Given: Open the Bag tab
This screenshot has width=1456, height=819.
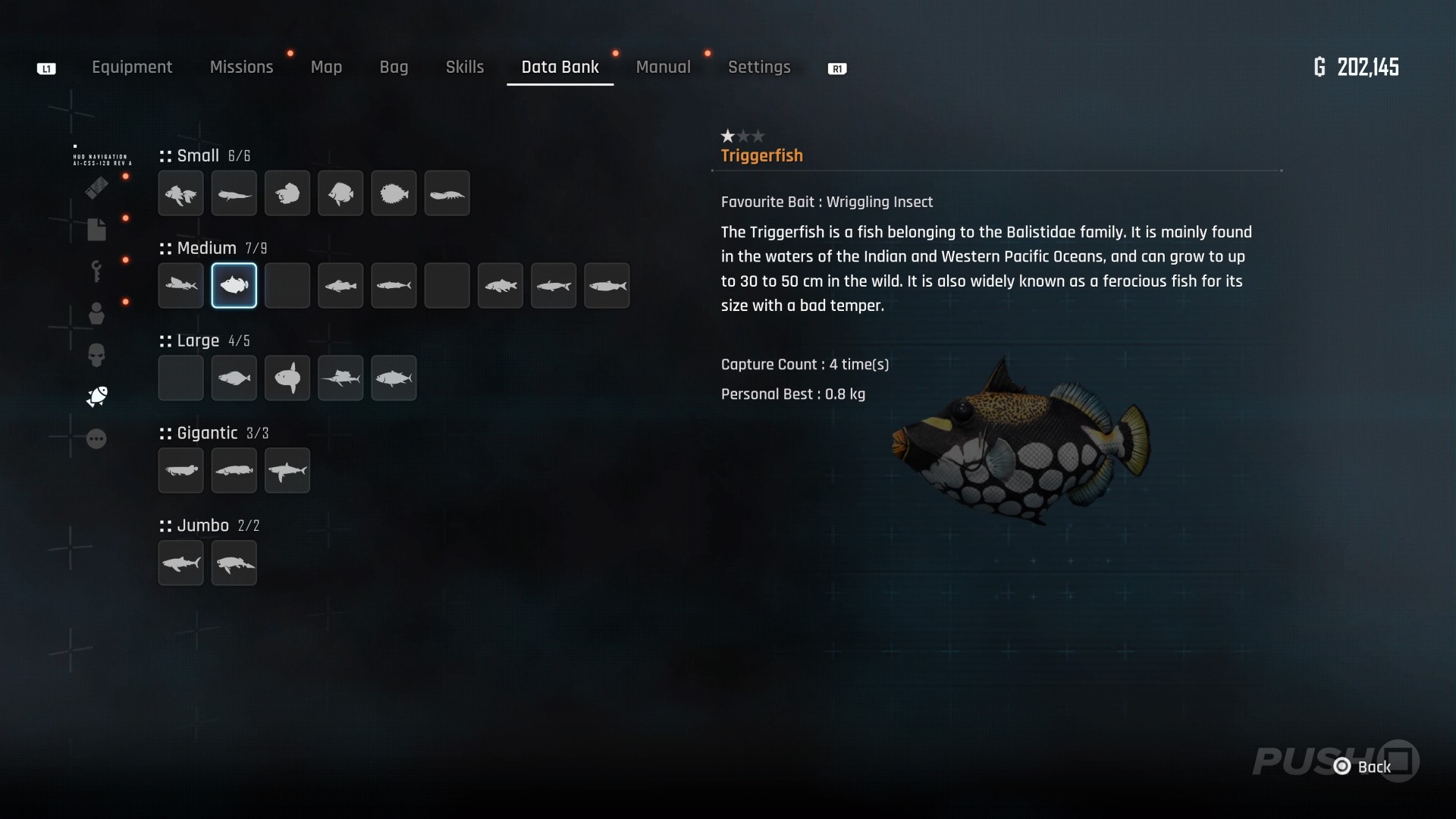Looking at the screenshot, I should (394, 67).
